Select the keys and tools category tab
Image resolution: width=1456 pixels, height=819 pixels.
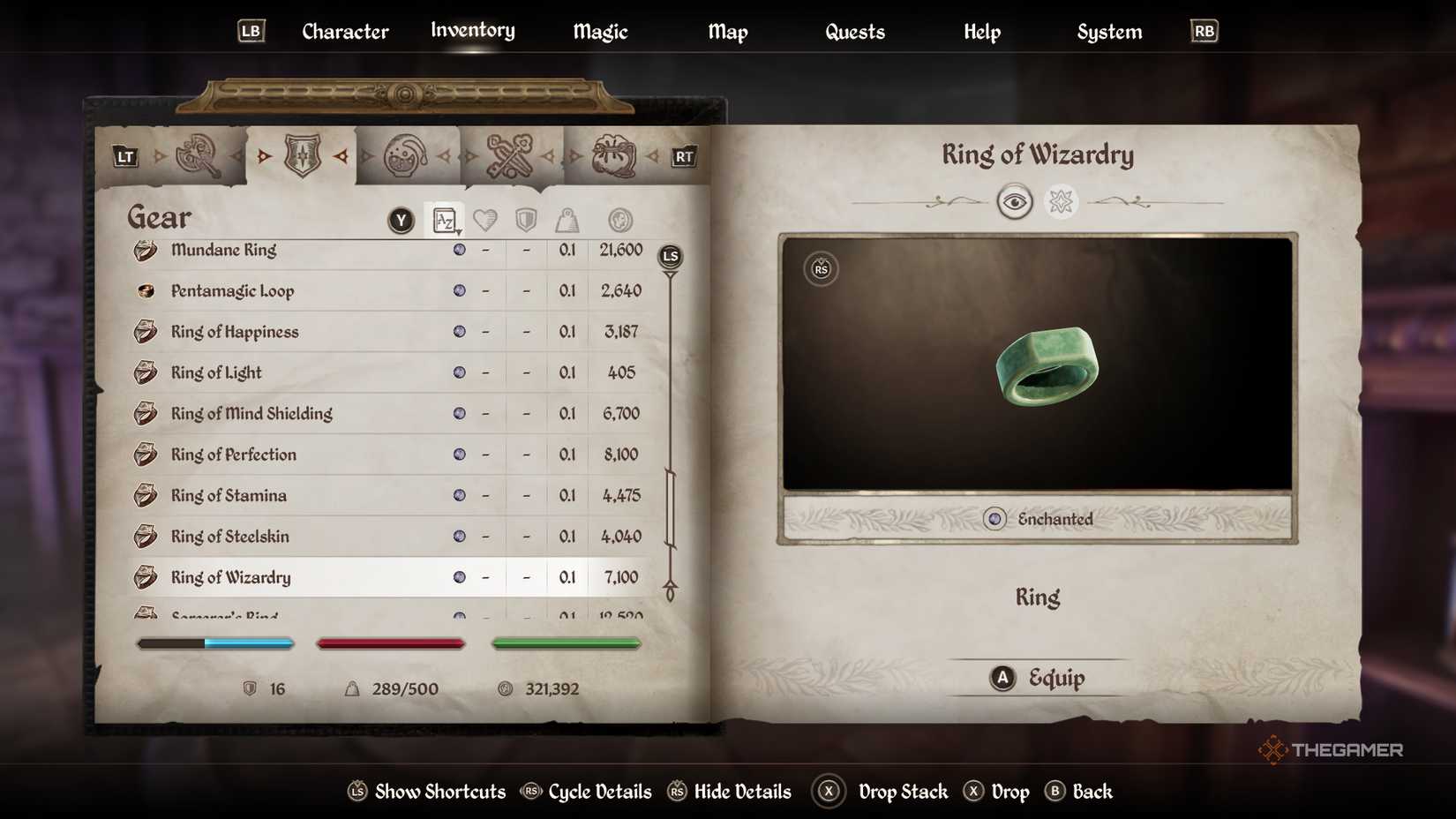(510, 155)
